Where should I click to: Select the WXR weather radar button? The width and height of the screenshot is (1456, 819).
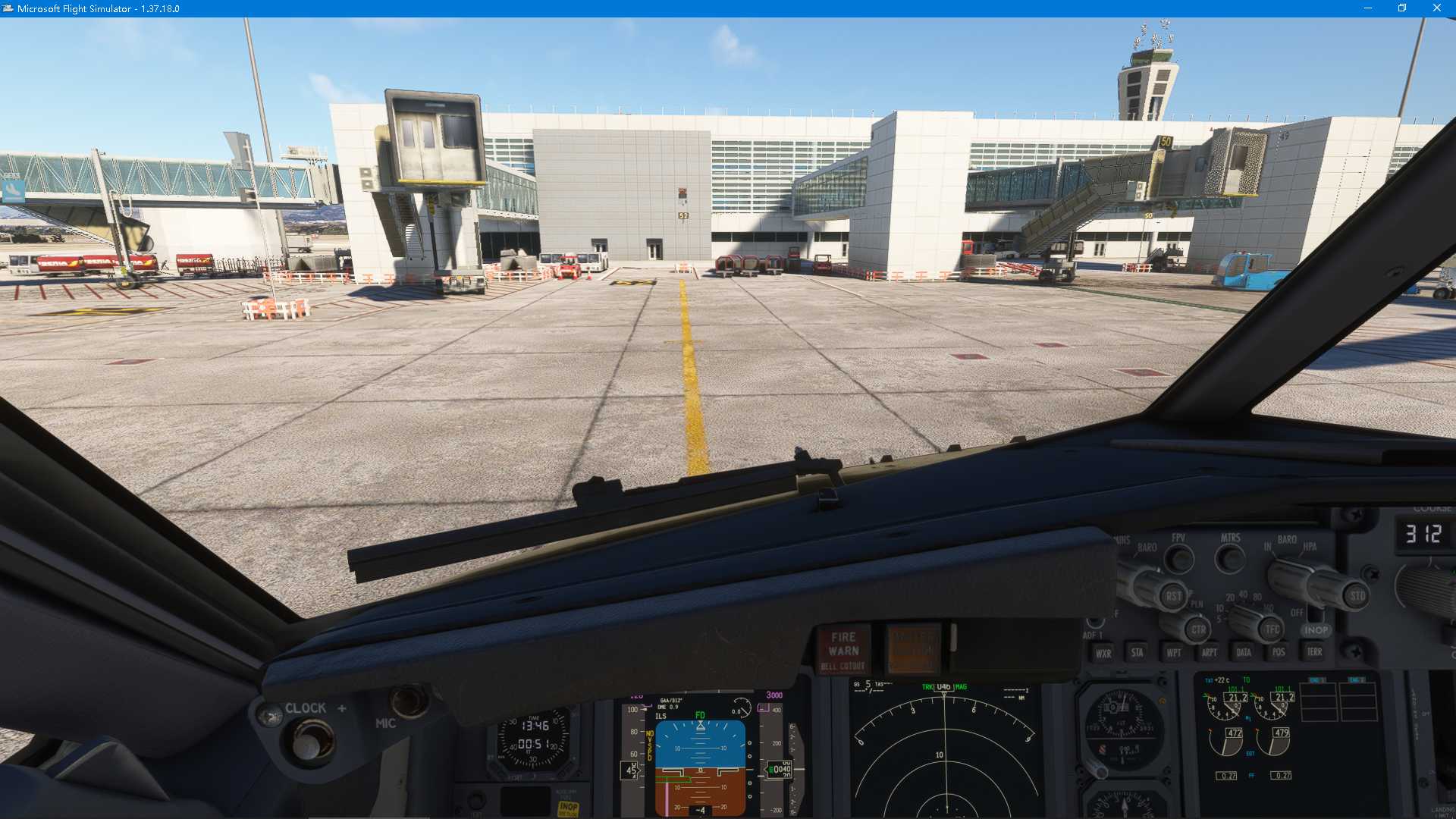click(x=1104, y=652)
